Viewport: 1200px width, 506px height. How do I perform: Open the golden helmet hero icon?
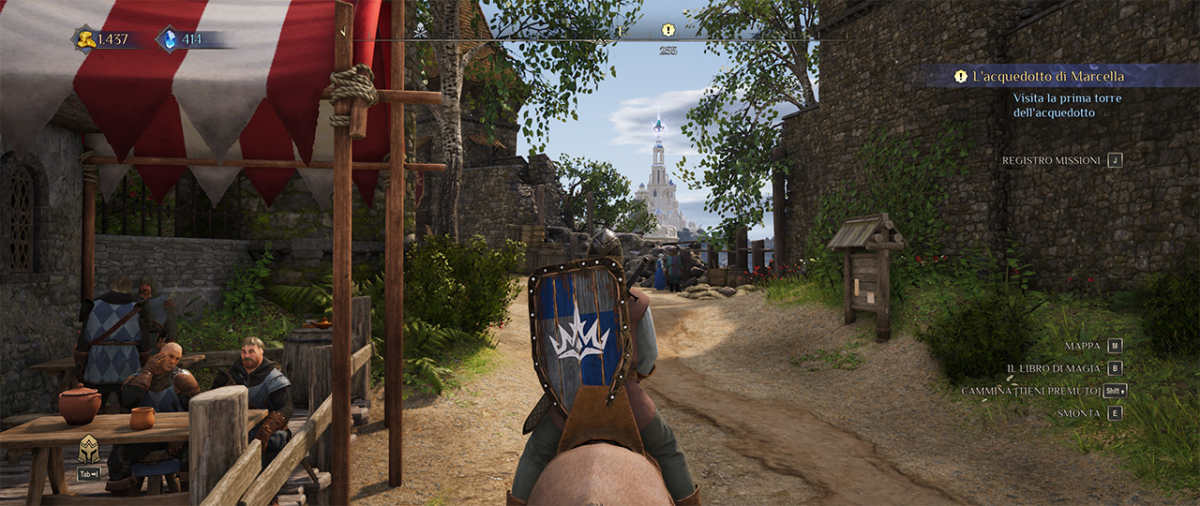click(x=88, y=449)
